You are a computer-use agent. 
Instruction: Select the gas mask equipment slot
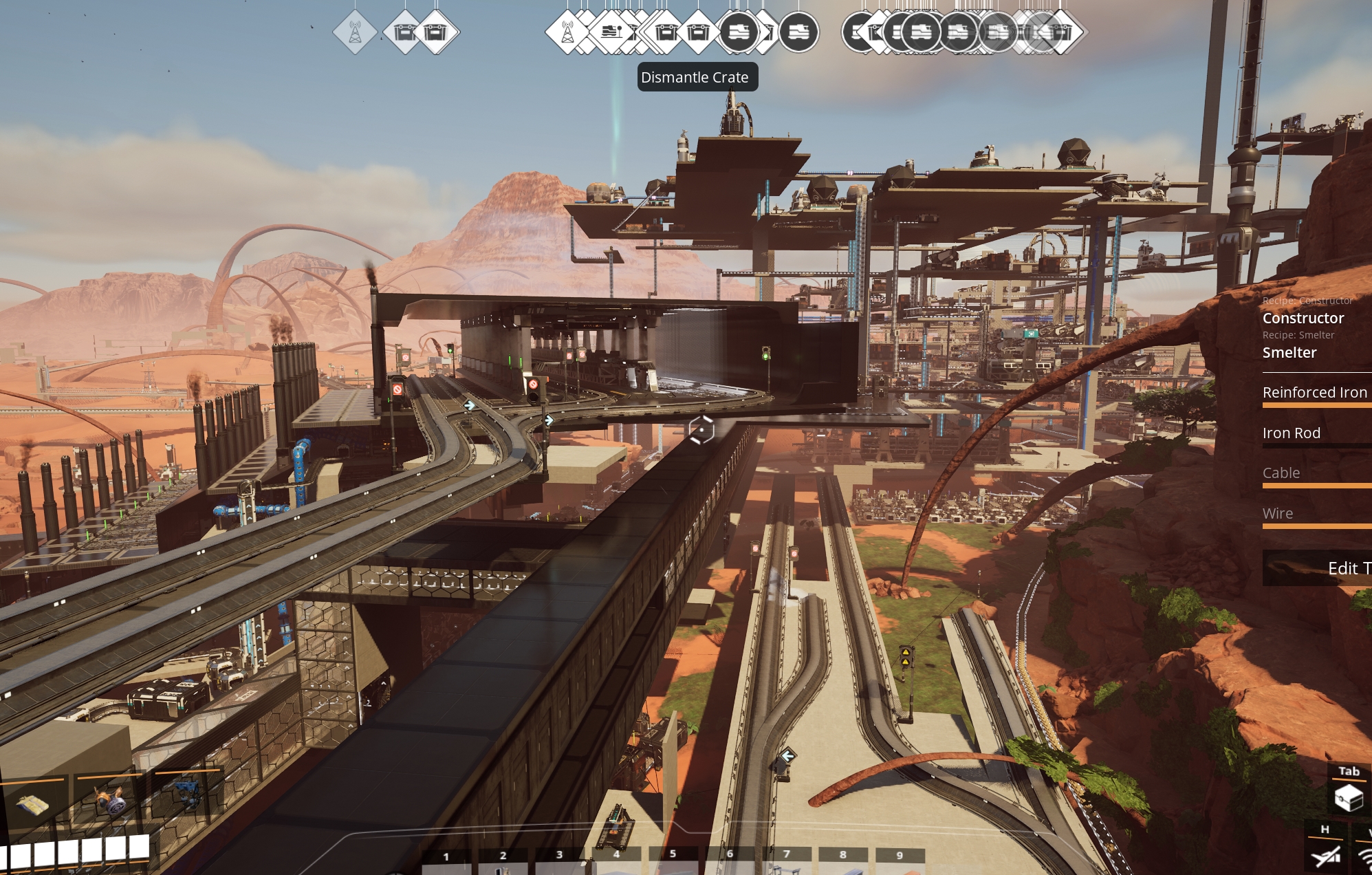click(x=110, y=801)
